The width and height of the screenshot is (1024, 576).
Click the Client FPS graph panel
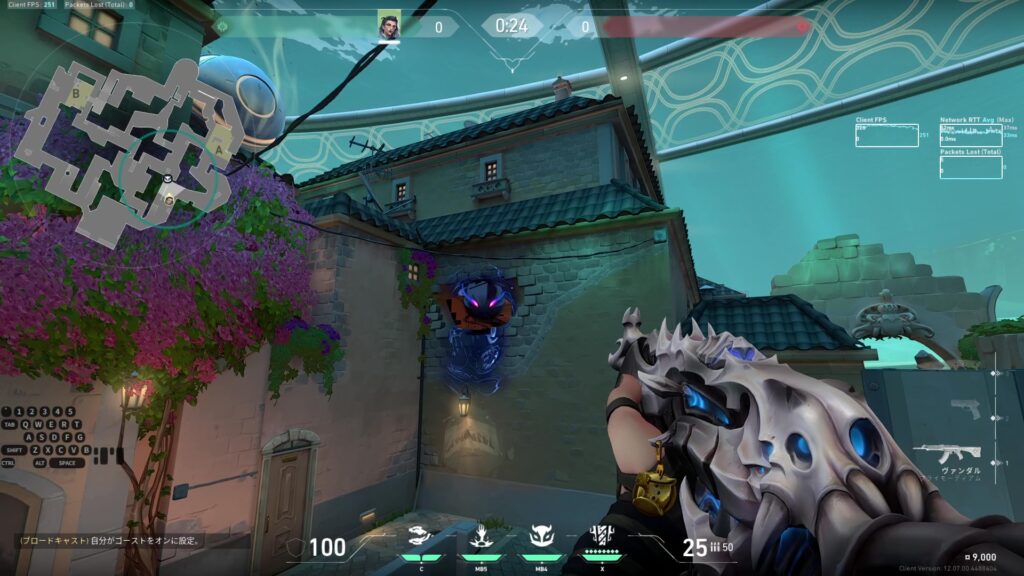[886, 135]
